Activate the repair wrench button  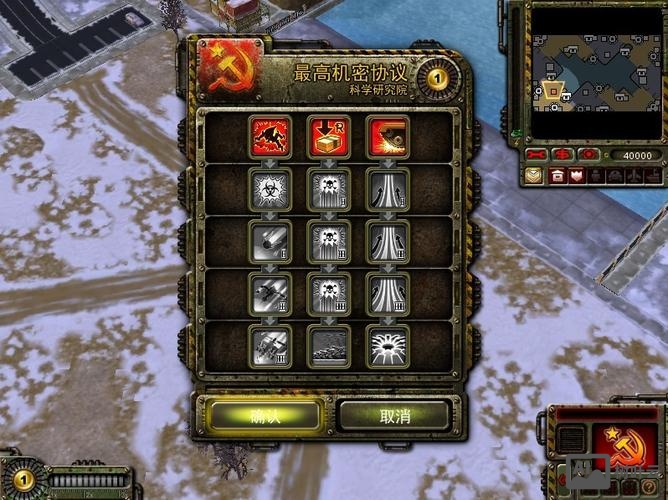tap(538, 155)
